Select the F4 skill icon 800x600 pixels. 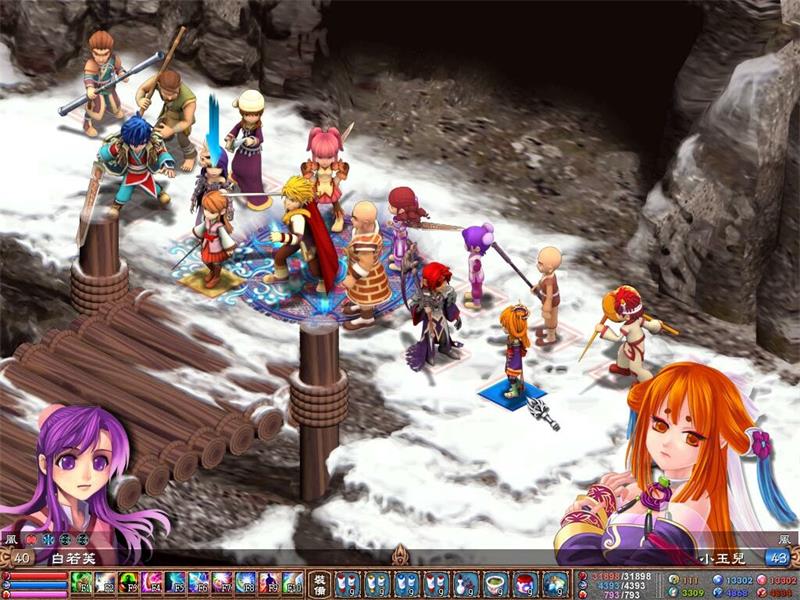click(x=152, y=583)
